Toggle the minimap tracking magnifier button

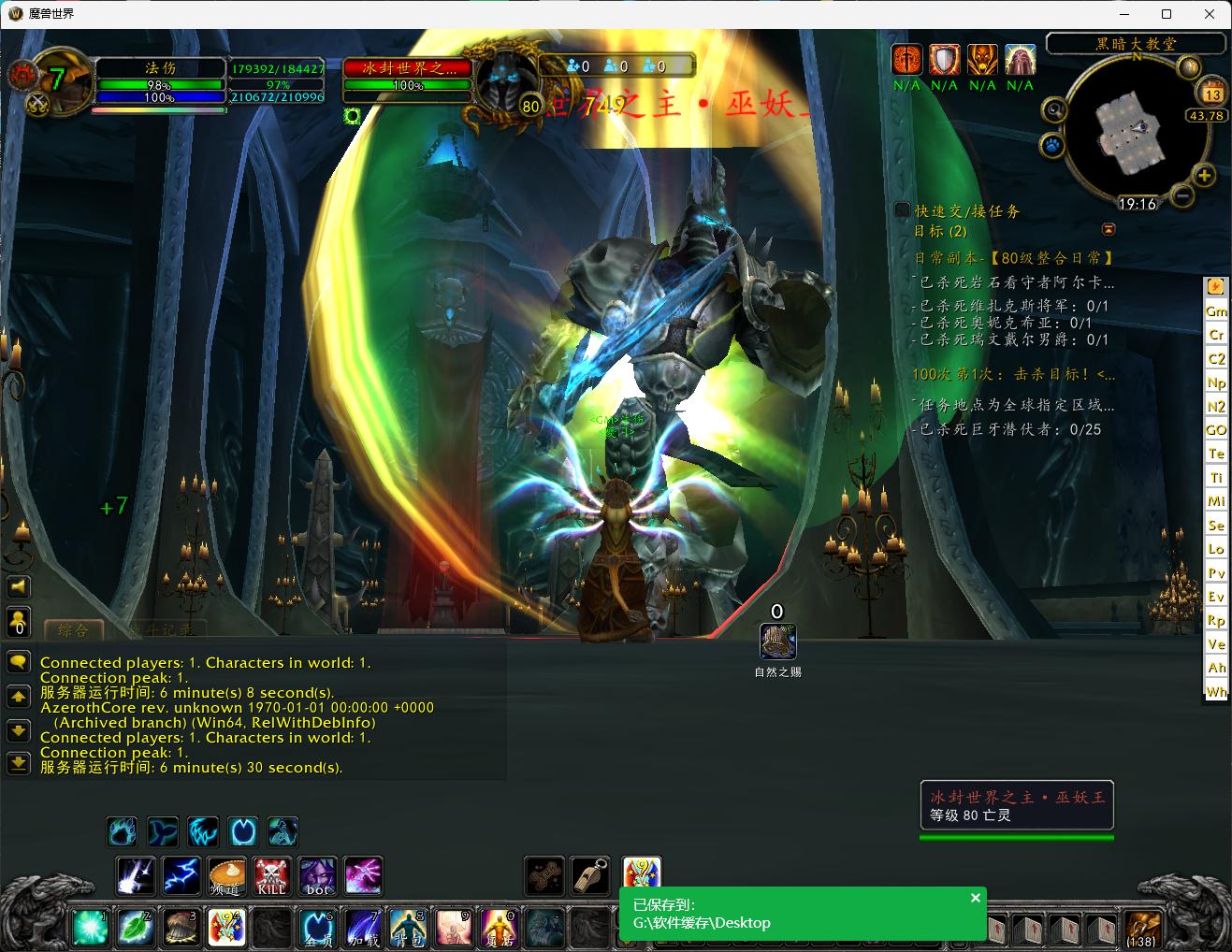[x=1054, y=110]
